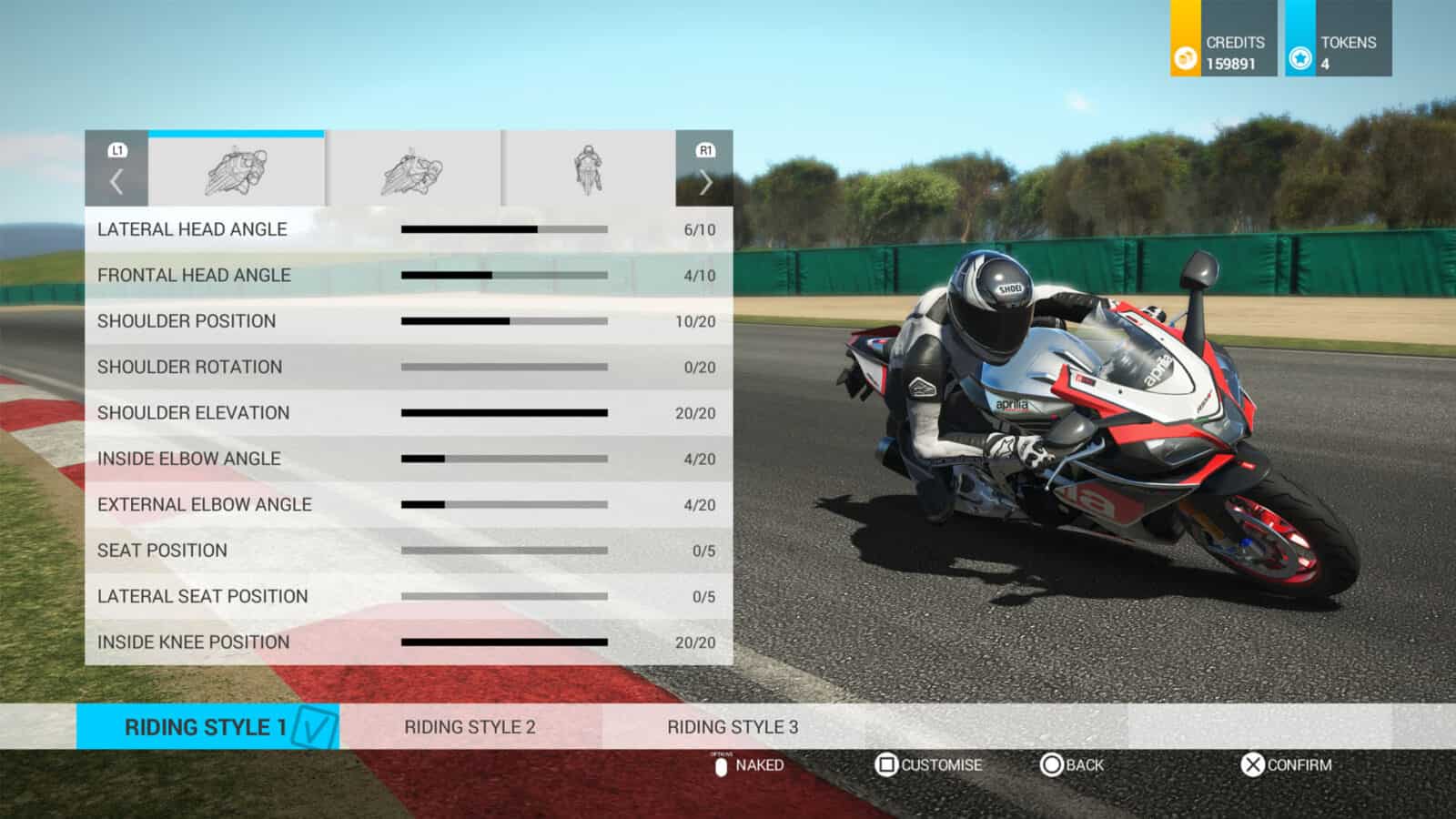Viewport: 1456px width, 819px height.
Task: Set the Frontal Head Angle slider
Action: (504, 275)
